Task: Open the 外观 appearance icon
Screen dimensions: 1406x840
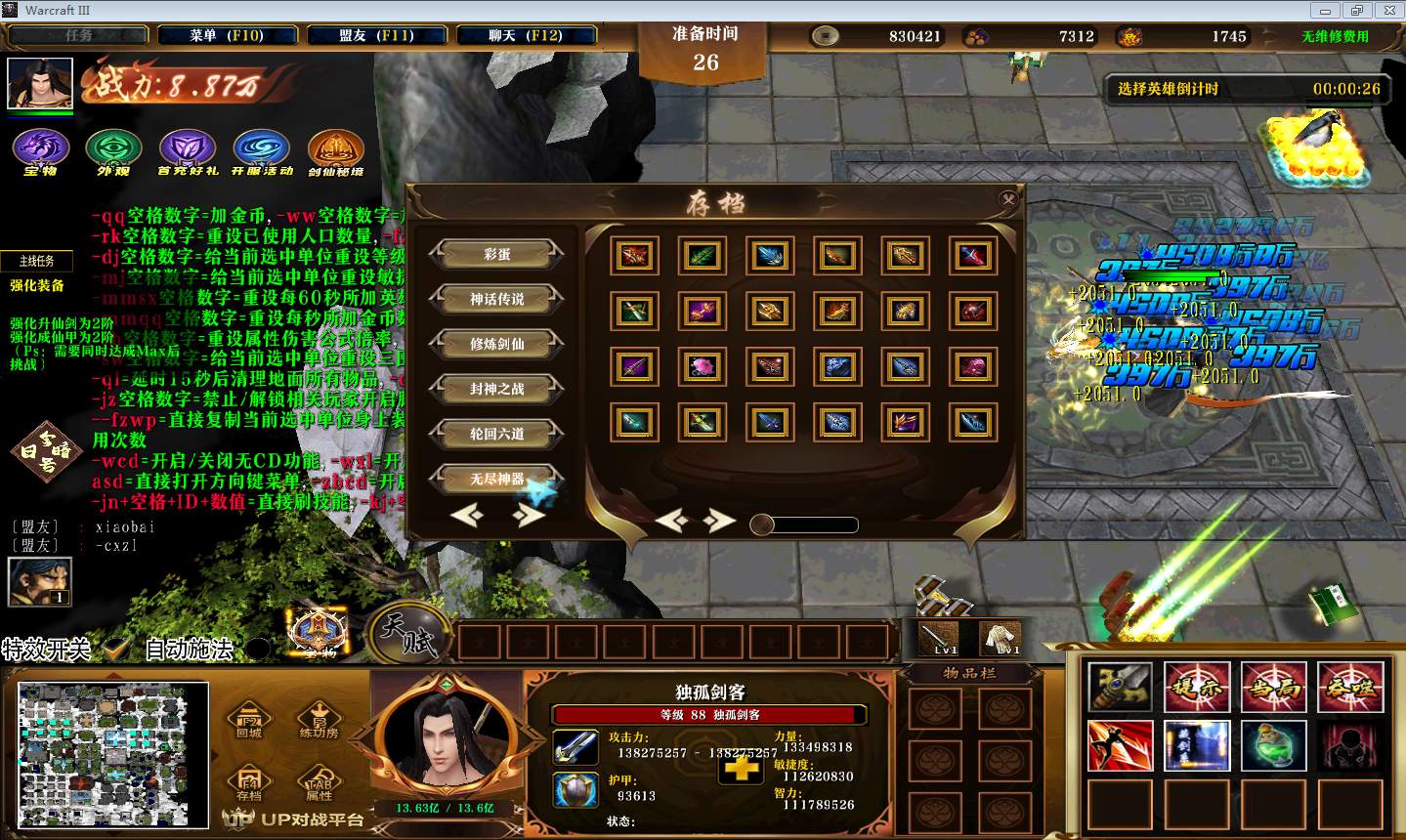Action: point(113,151)
